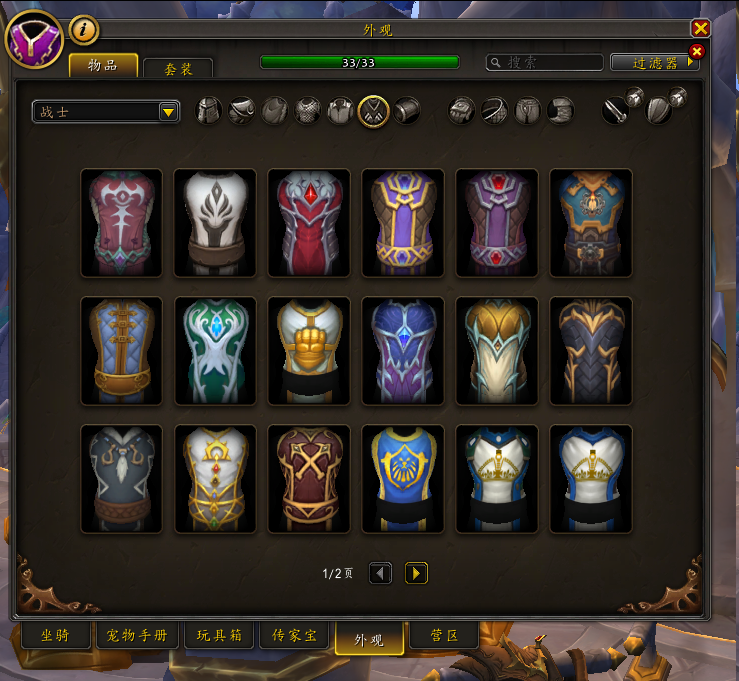Go to the next appearance page

coord(416,573)
